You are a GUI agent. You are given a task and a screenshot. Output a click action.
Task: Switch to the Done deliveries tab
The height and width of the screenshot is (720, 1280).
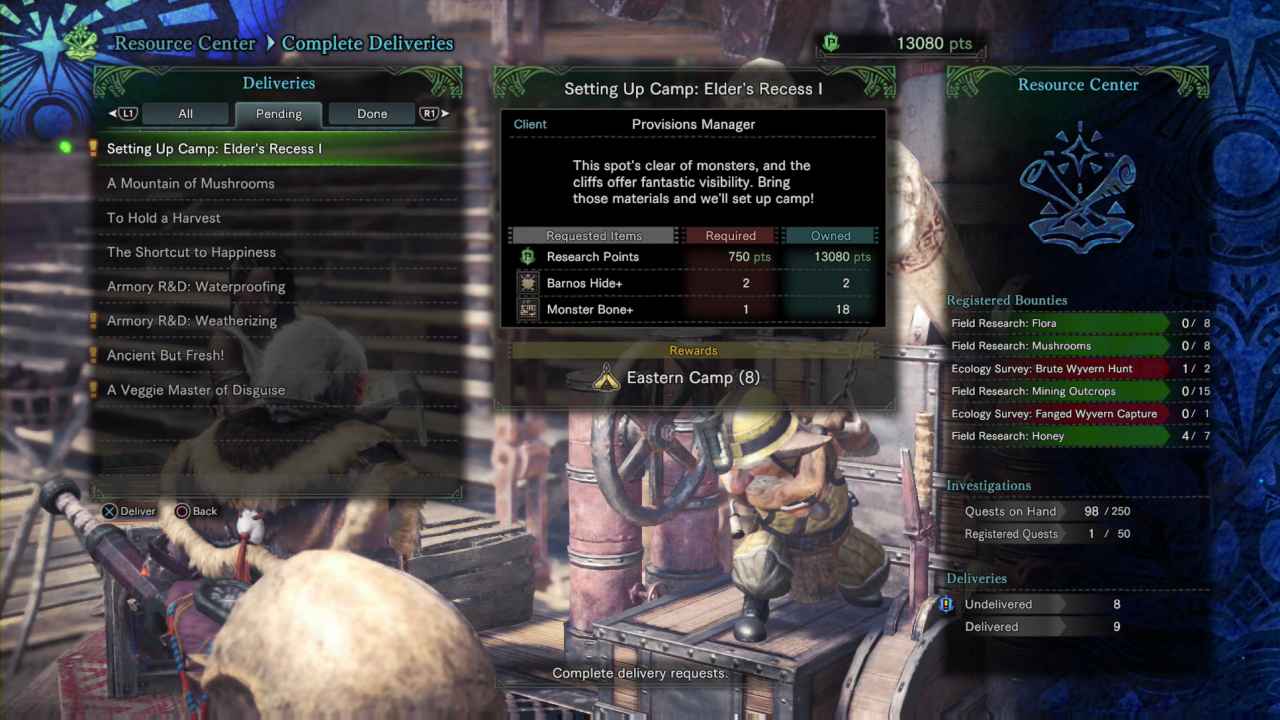point(371,113)
